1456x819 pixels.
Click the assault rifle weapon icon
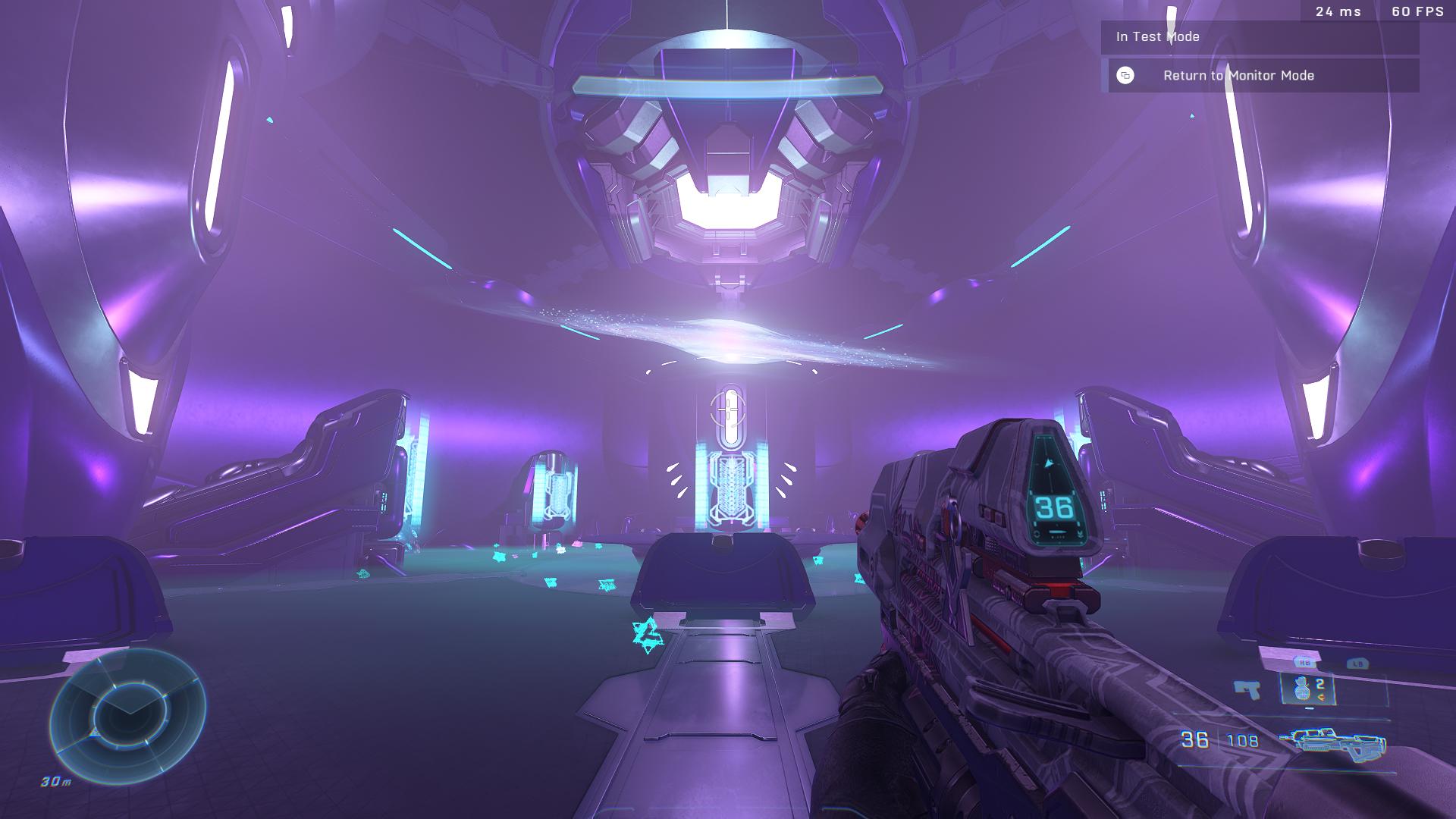tap(1332, 741)
